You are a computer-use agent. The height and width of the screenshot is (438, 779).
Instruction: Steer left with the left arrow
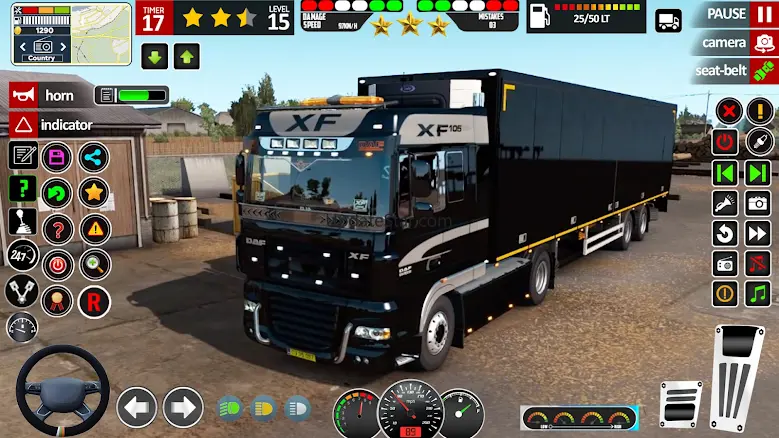[137, 407]
